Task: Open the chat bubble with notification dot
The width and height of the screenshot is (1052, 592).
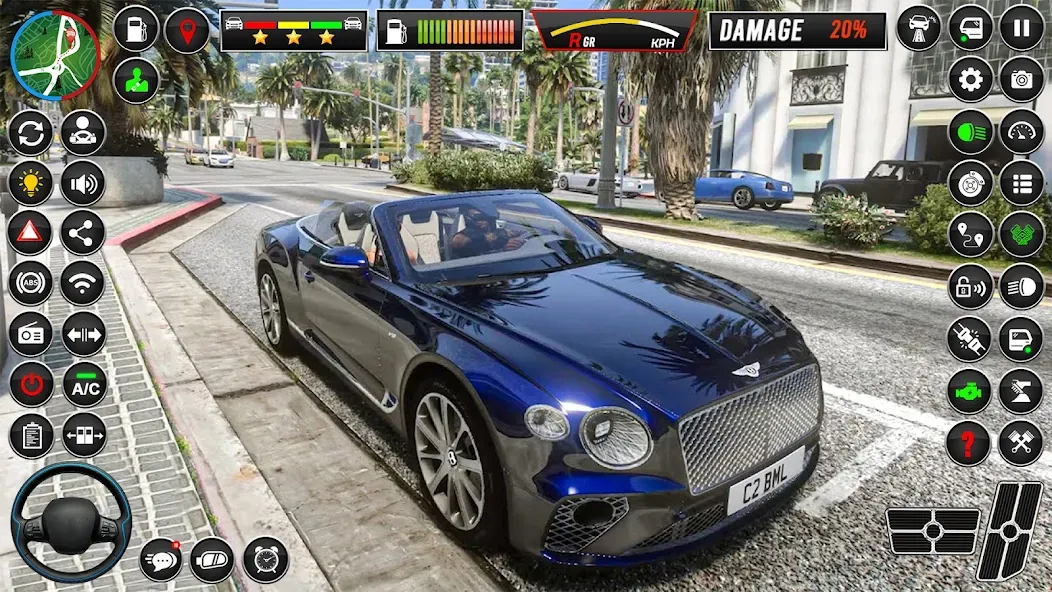Action: (x=160, y=559)
